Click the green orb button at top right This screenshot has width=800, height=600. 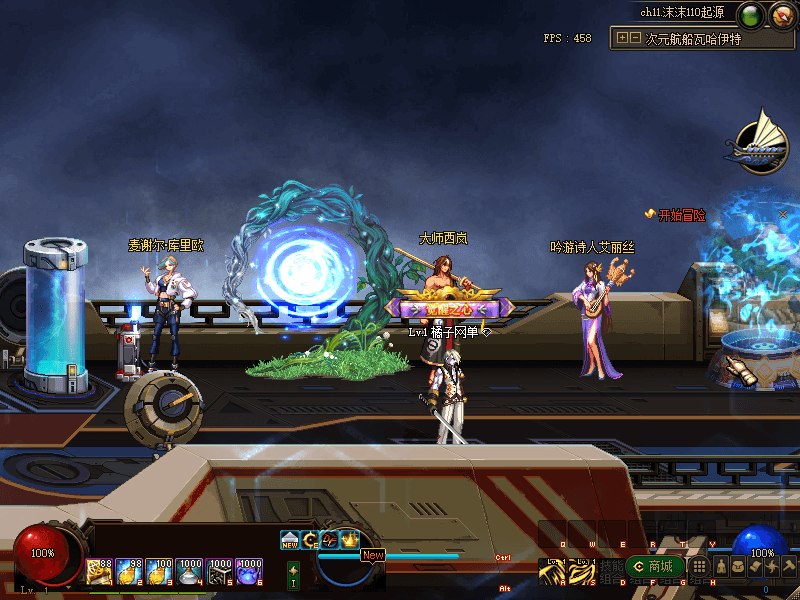751,15
